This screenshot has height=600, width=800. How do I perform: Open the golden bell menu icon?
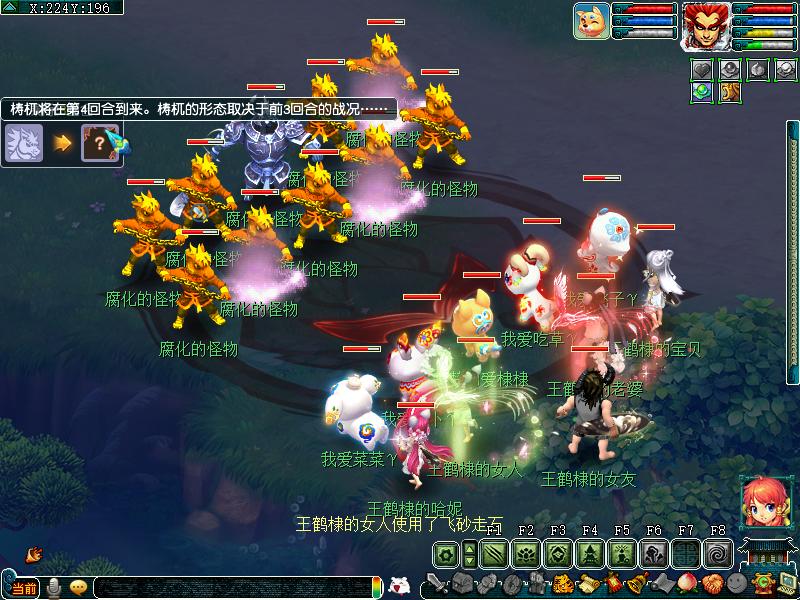coord(637,584)
